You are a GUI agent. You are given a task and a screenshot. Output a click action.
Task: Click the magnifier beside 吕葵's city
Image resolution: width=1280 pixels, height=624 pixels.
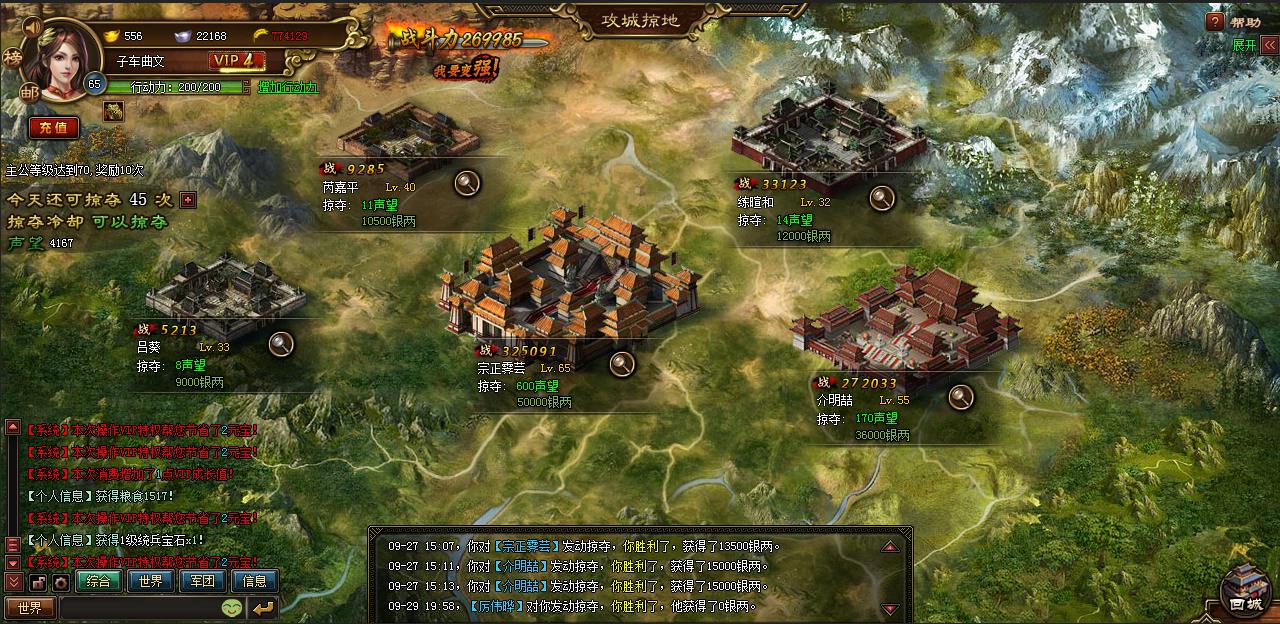pyautogui.click(x=282, y=343)
